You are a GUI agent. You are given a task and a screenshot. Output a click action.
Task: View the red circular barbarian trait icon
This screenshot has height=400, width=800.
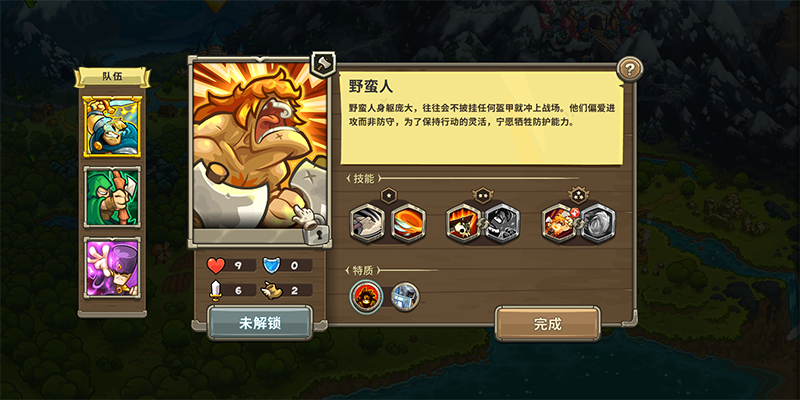[366, 296]
